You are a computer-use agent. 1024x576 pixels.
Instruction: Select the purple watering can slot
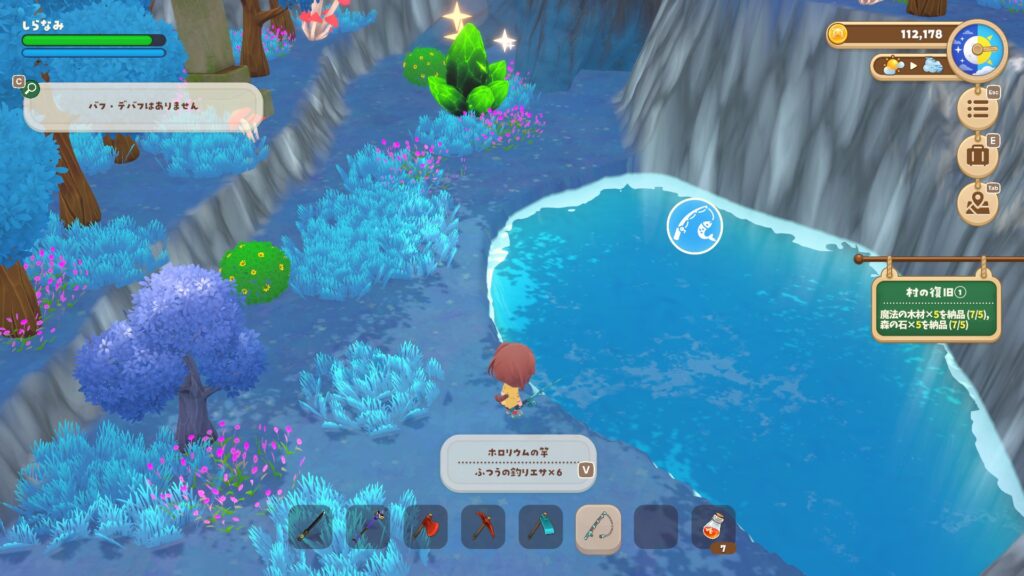click(368, 526)
